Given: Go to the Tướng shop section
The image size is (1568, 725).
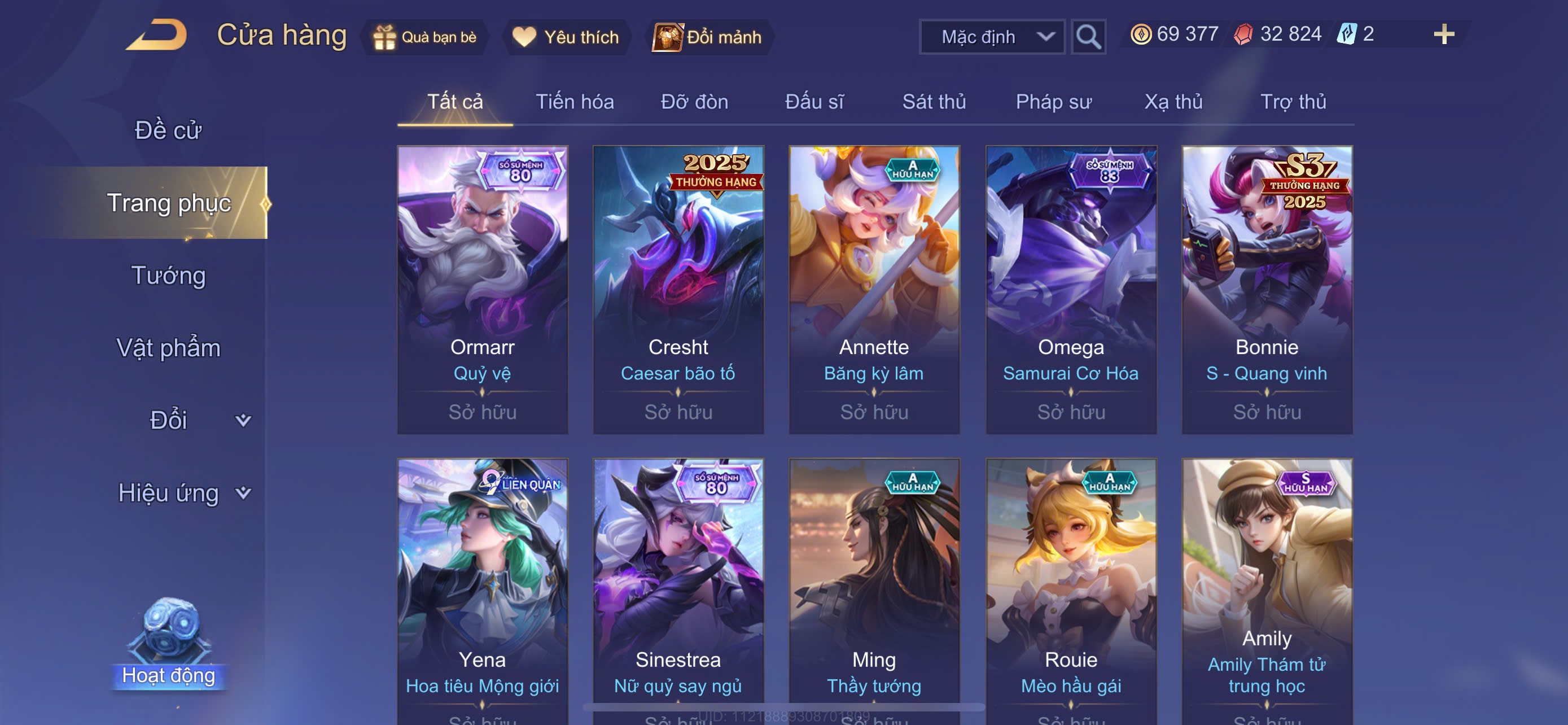Looking at the screenshot, I should click(169, 275).
